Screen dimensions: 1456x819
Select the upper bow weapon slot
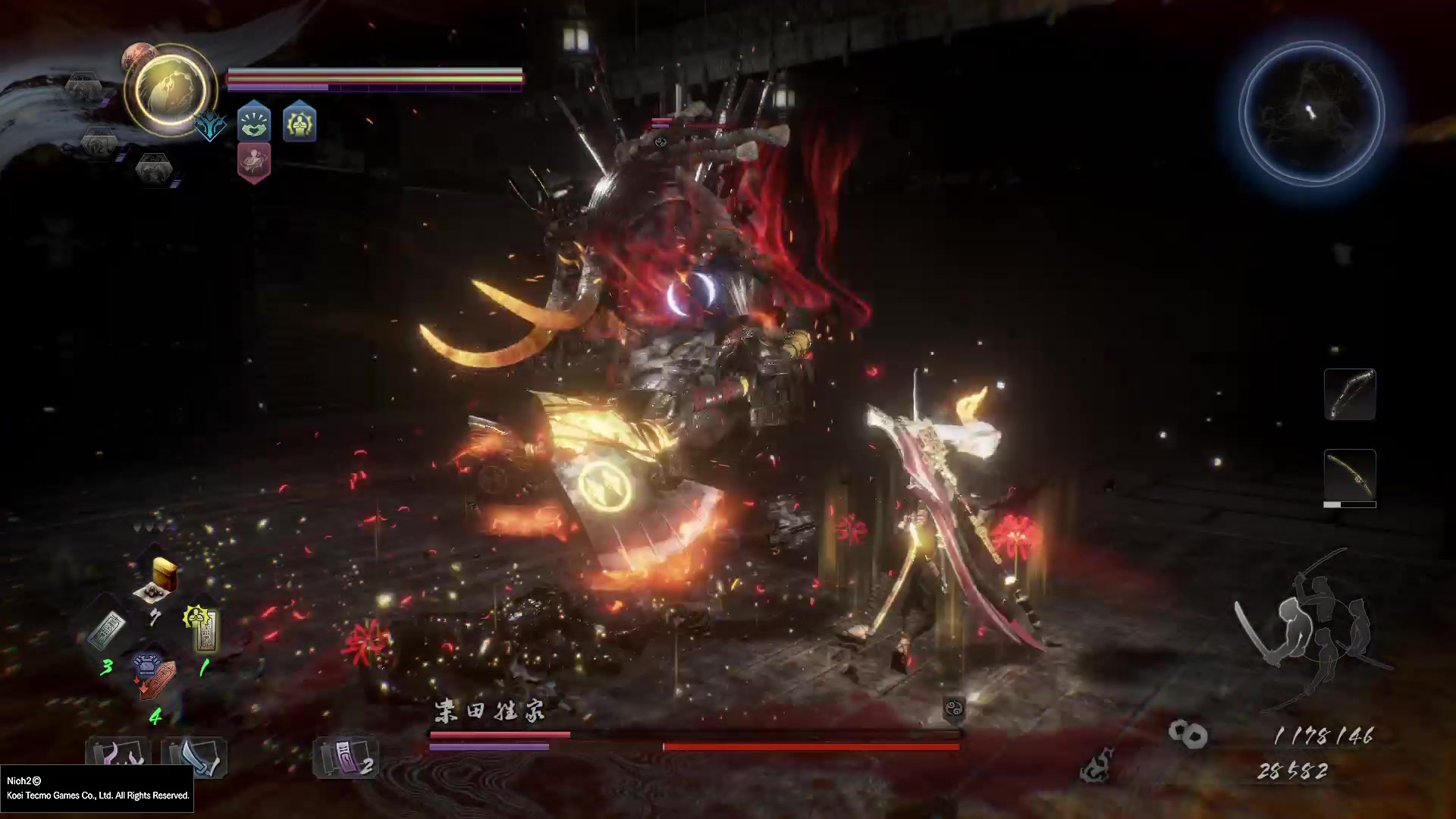[x=1349, y=394]
